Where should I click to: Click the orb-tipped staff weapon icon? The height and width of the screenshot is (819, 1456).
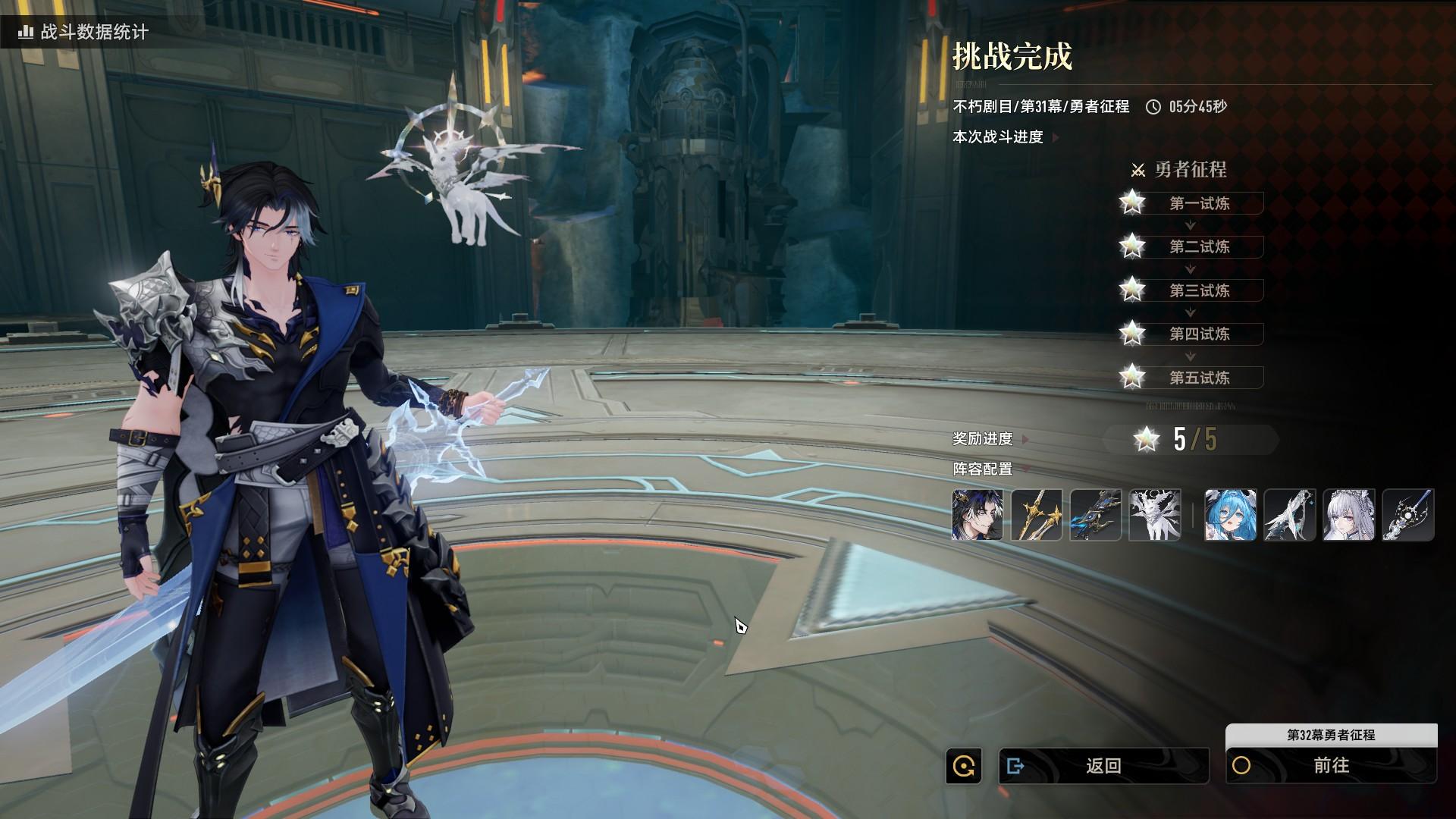(1407, 515)
